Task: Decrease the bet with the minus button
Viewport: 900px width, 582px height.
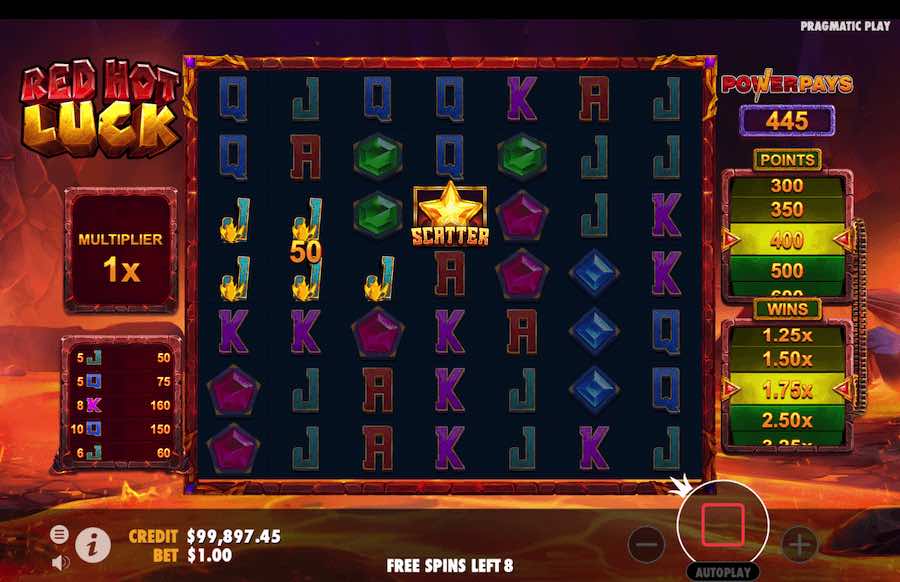Action: tap(648, 544)
